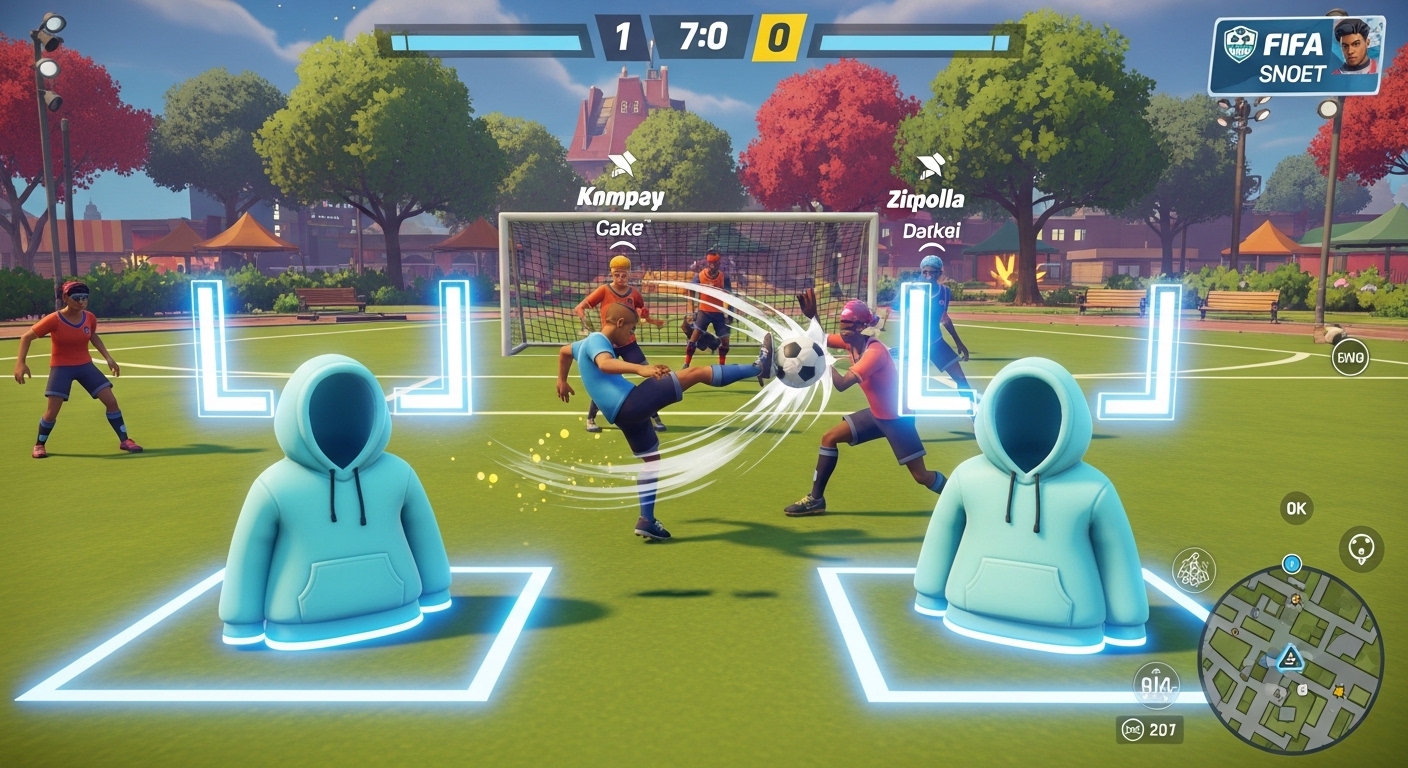This screenshot has width=1408, height=768.
Task: Click the triangle player marker on the minimap
Action: pos(1290,657)
